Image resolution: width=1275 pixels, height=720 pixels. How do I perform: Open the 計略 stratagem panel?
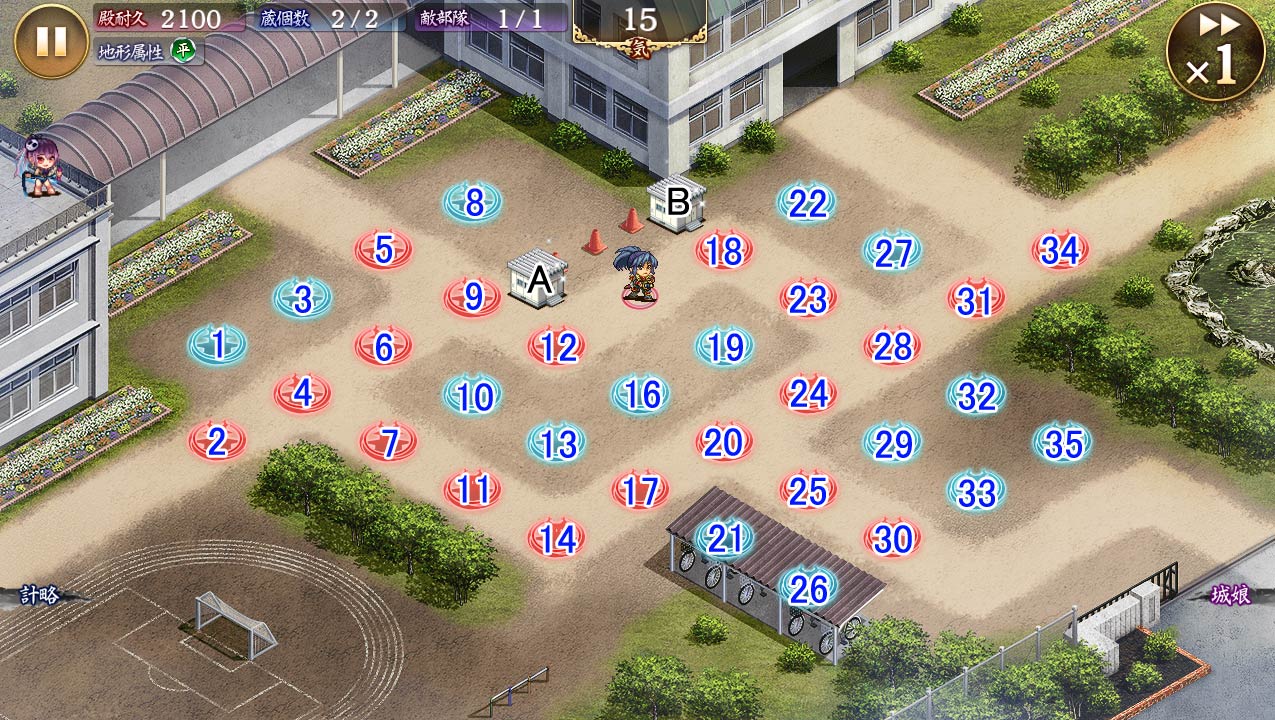(x=40, y=595)
